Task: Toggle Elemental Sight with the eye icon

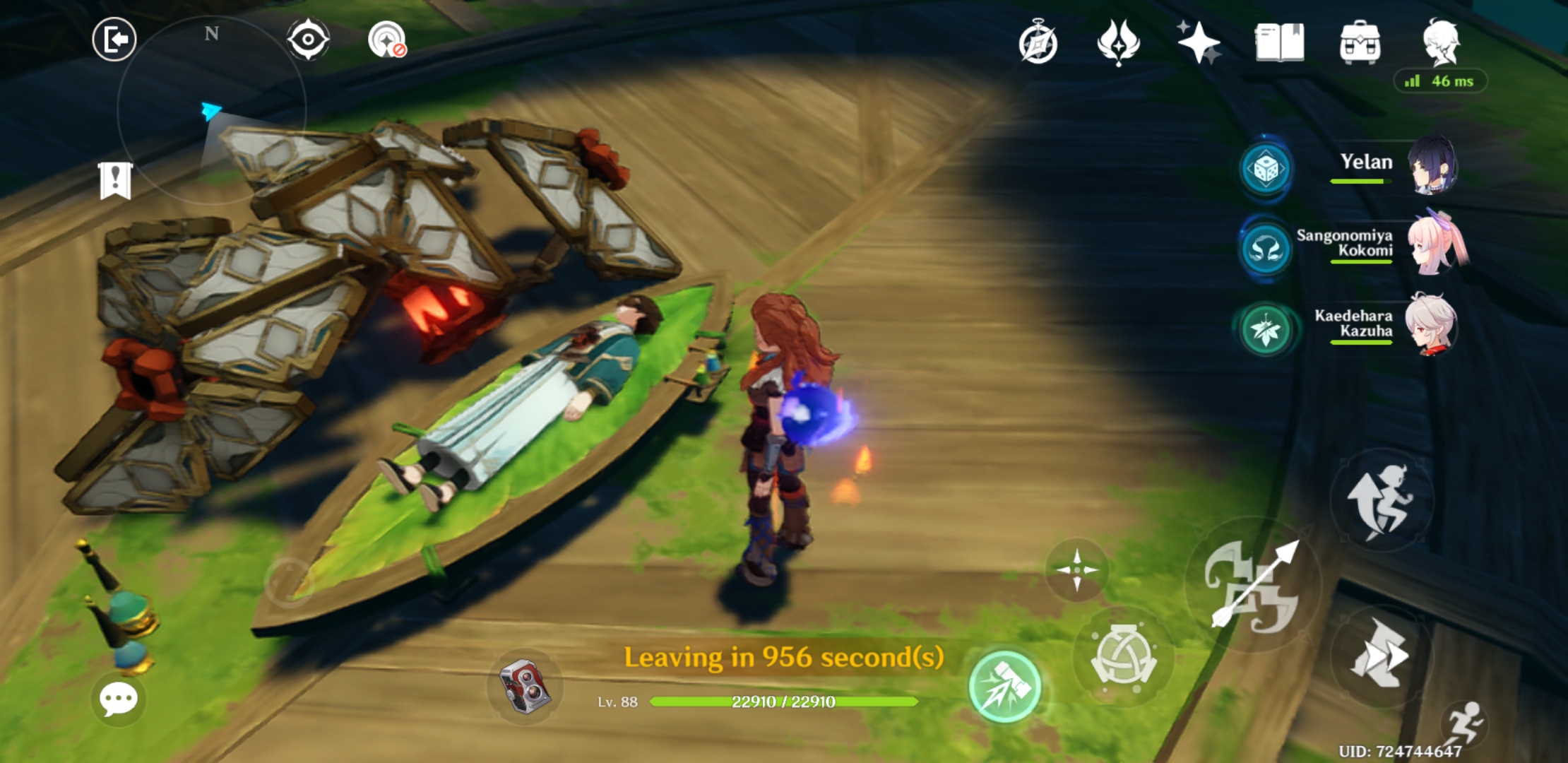Action: pos(308,40)
